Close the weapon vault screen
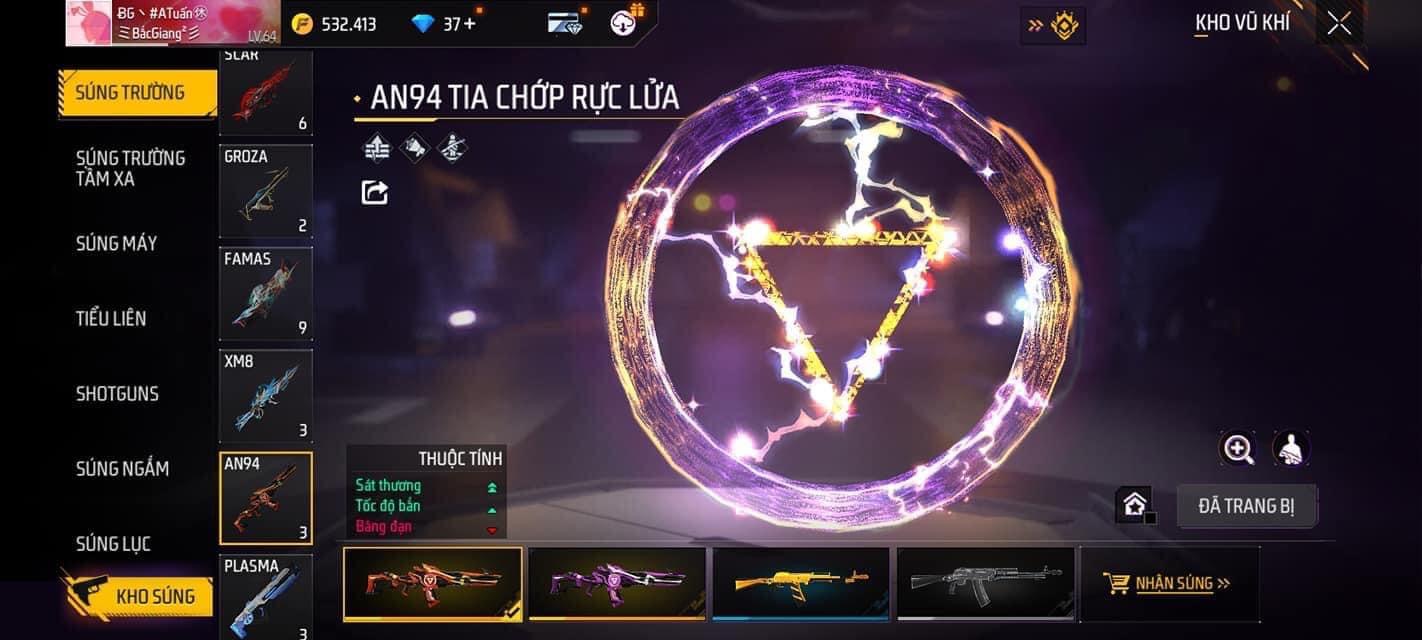Image resolution: width=1422 pixels, height=640 pixels. (1338, 24)
